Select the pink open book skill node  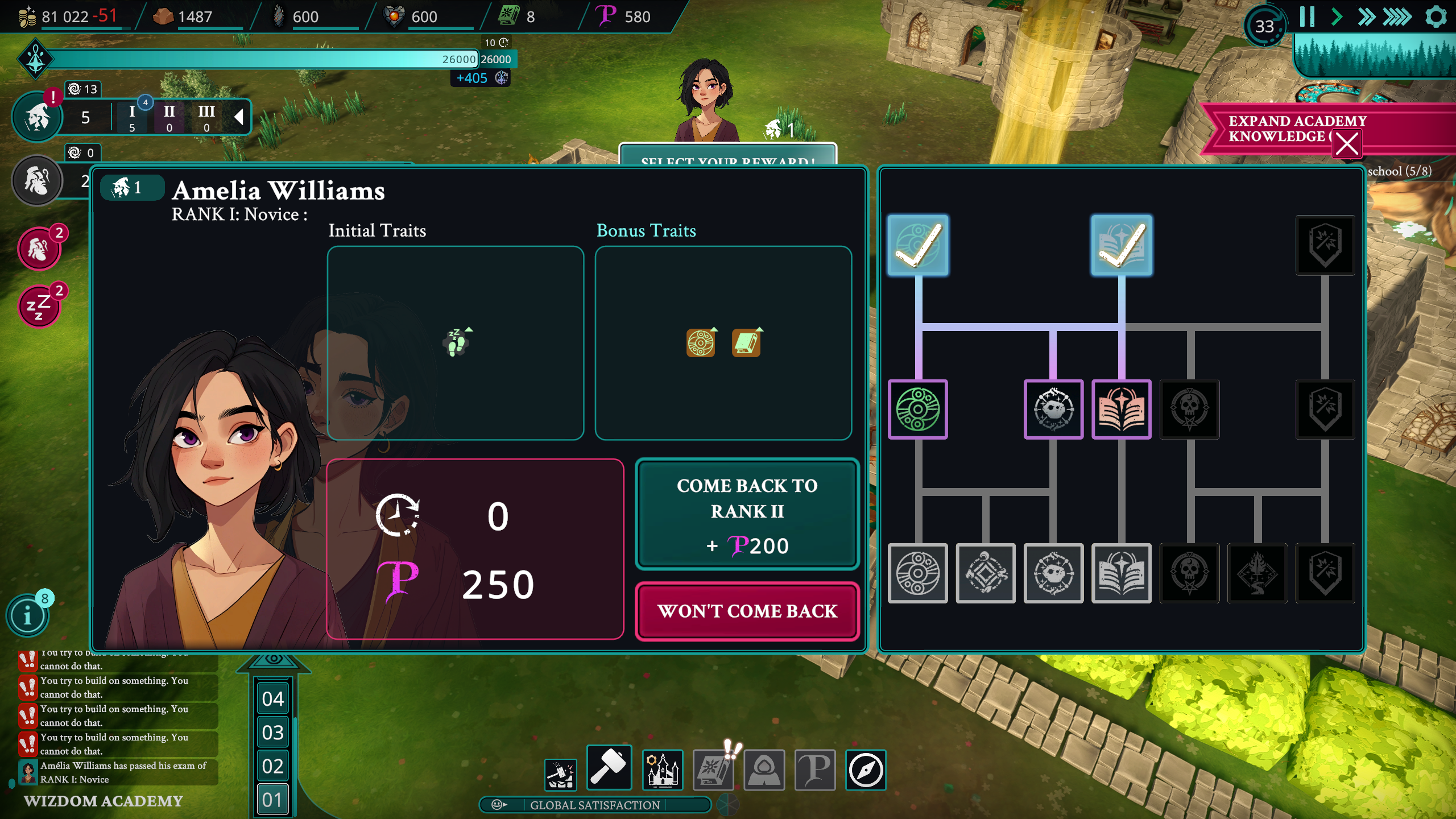coord(1121,409)
